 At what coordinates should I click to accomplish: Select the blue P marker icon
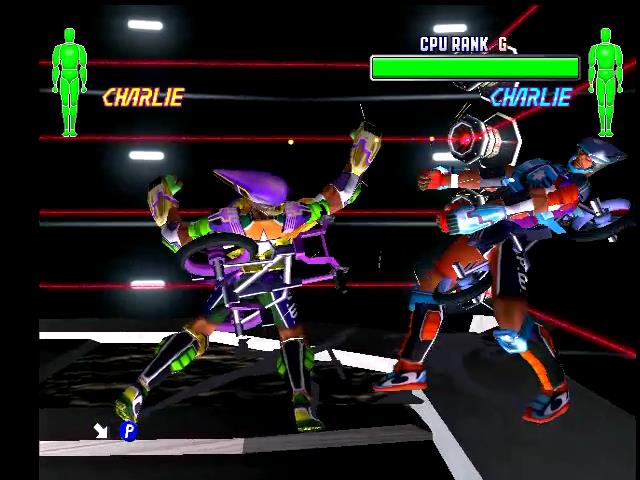(128, 431)
